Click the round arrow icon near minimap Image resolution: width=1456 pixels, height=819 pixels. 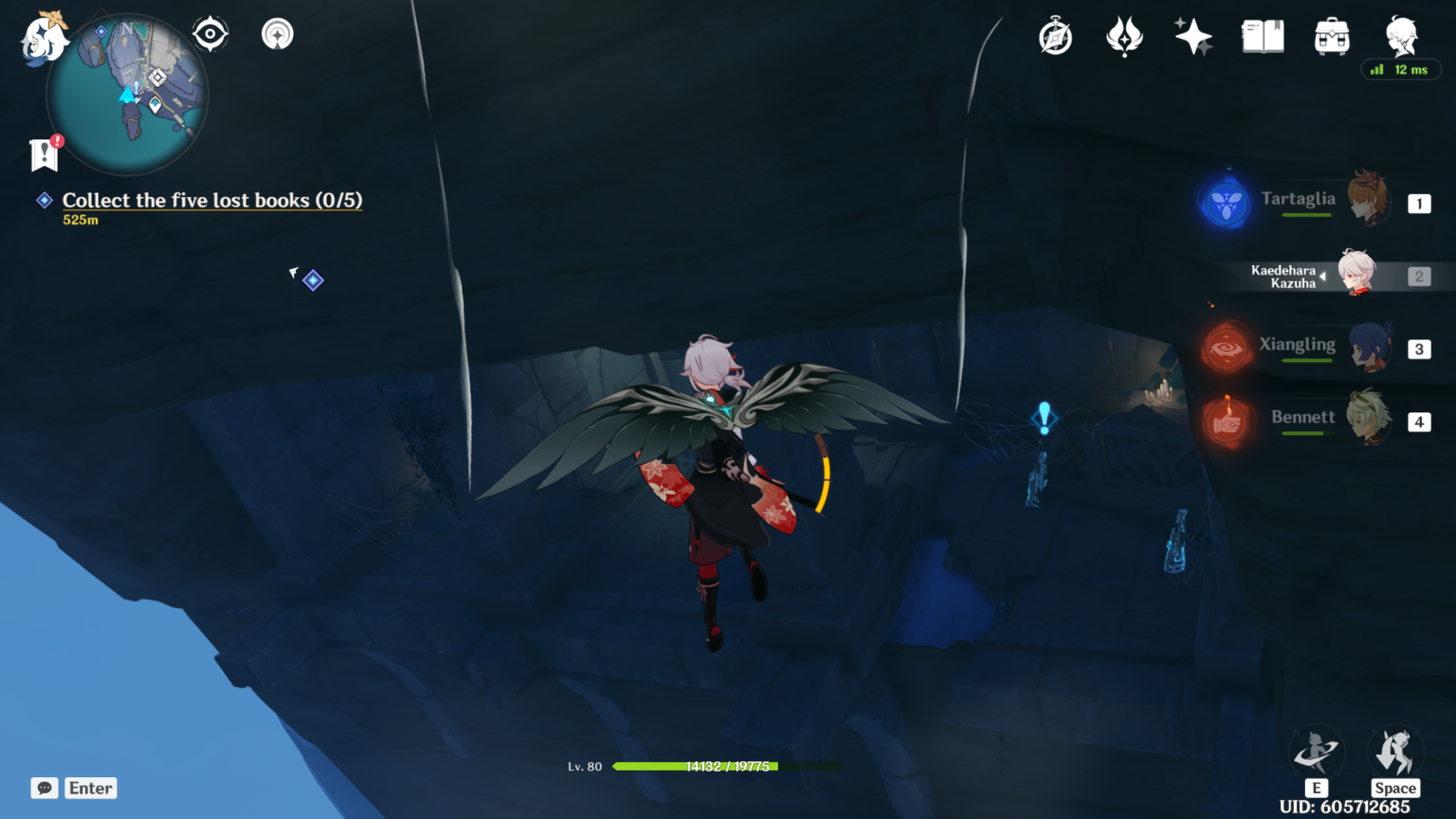(278, 35)
